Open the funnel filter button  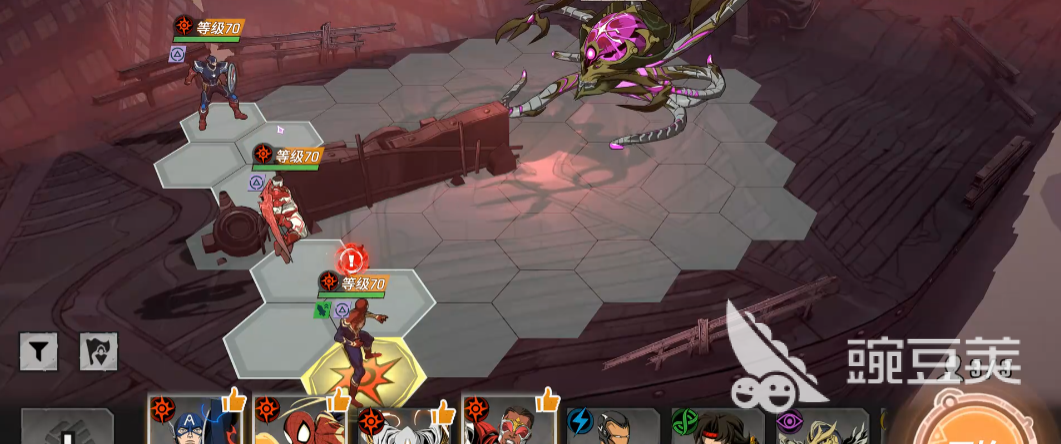[x=39, y=352]
